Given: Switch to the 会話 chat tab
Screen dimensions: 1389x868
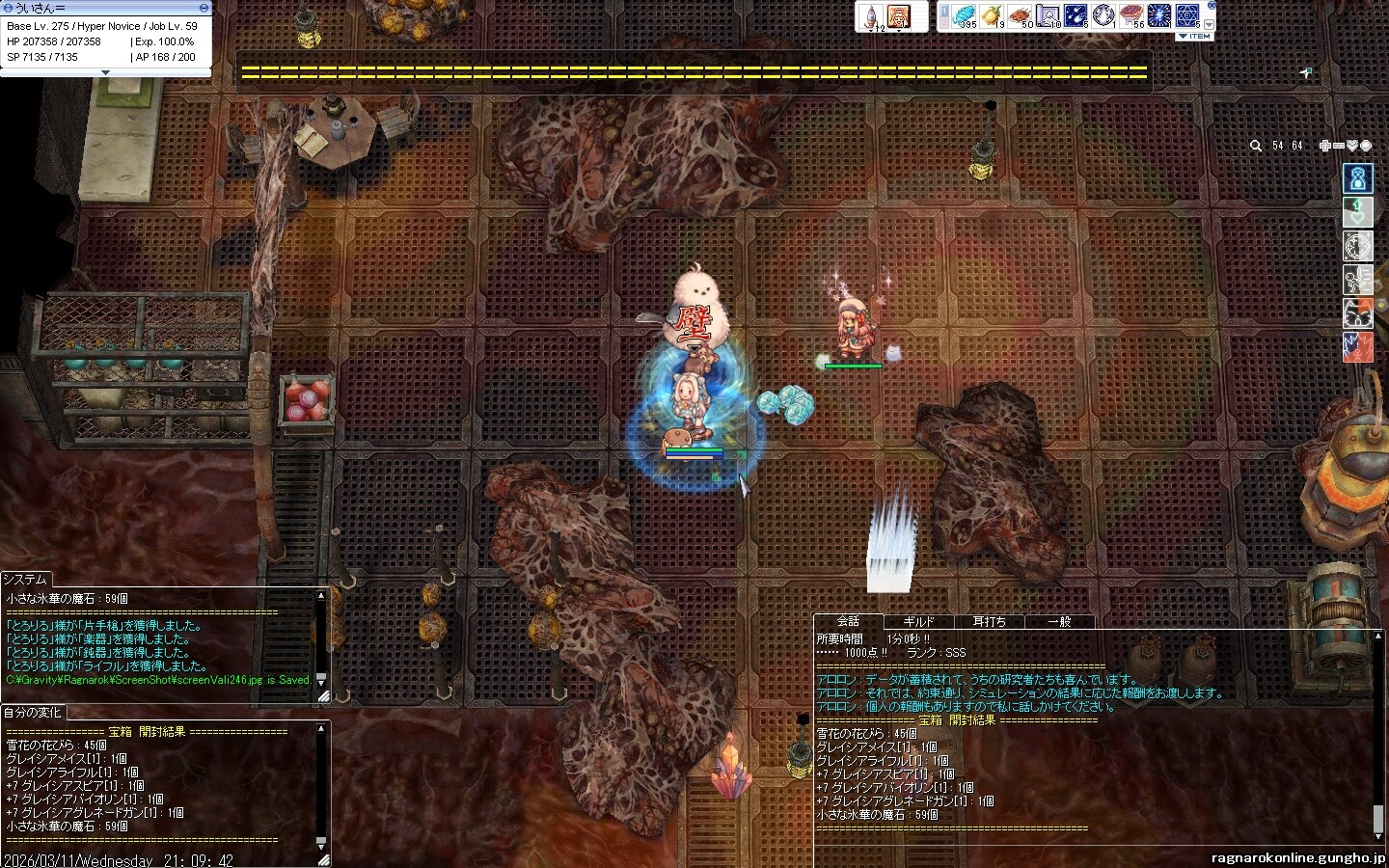Looking at the screenshot, I should [848, 621].
